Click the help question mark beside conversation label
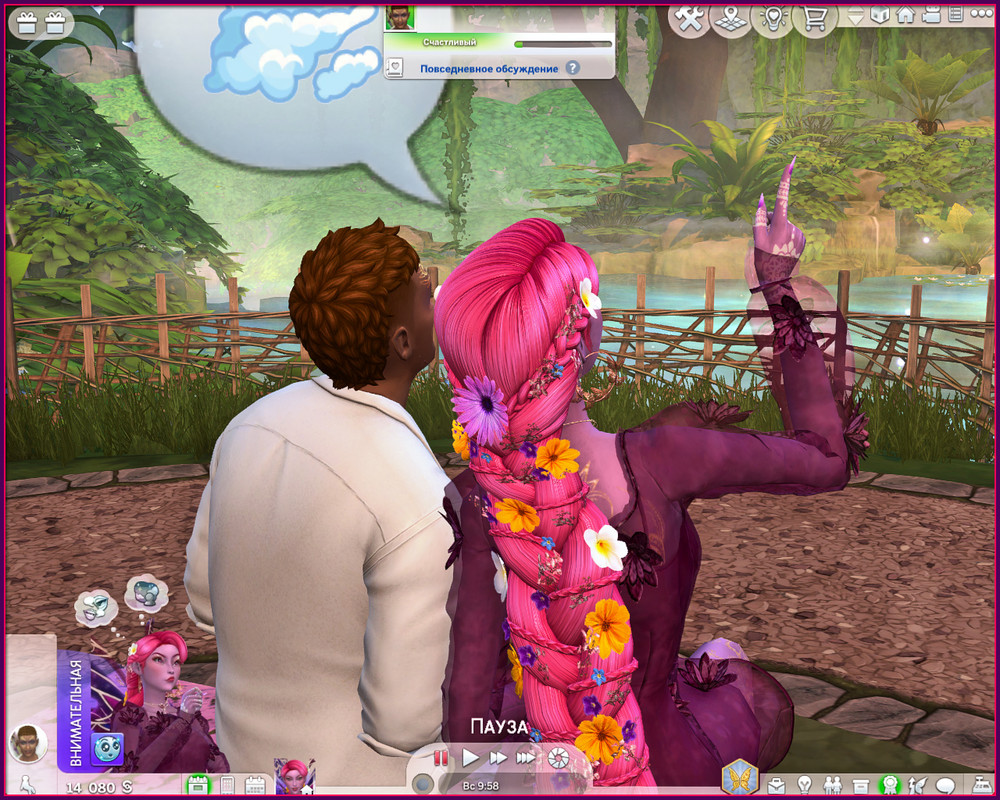1000x800 pixels. tap(572, 68)
